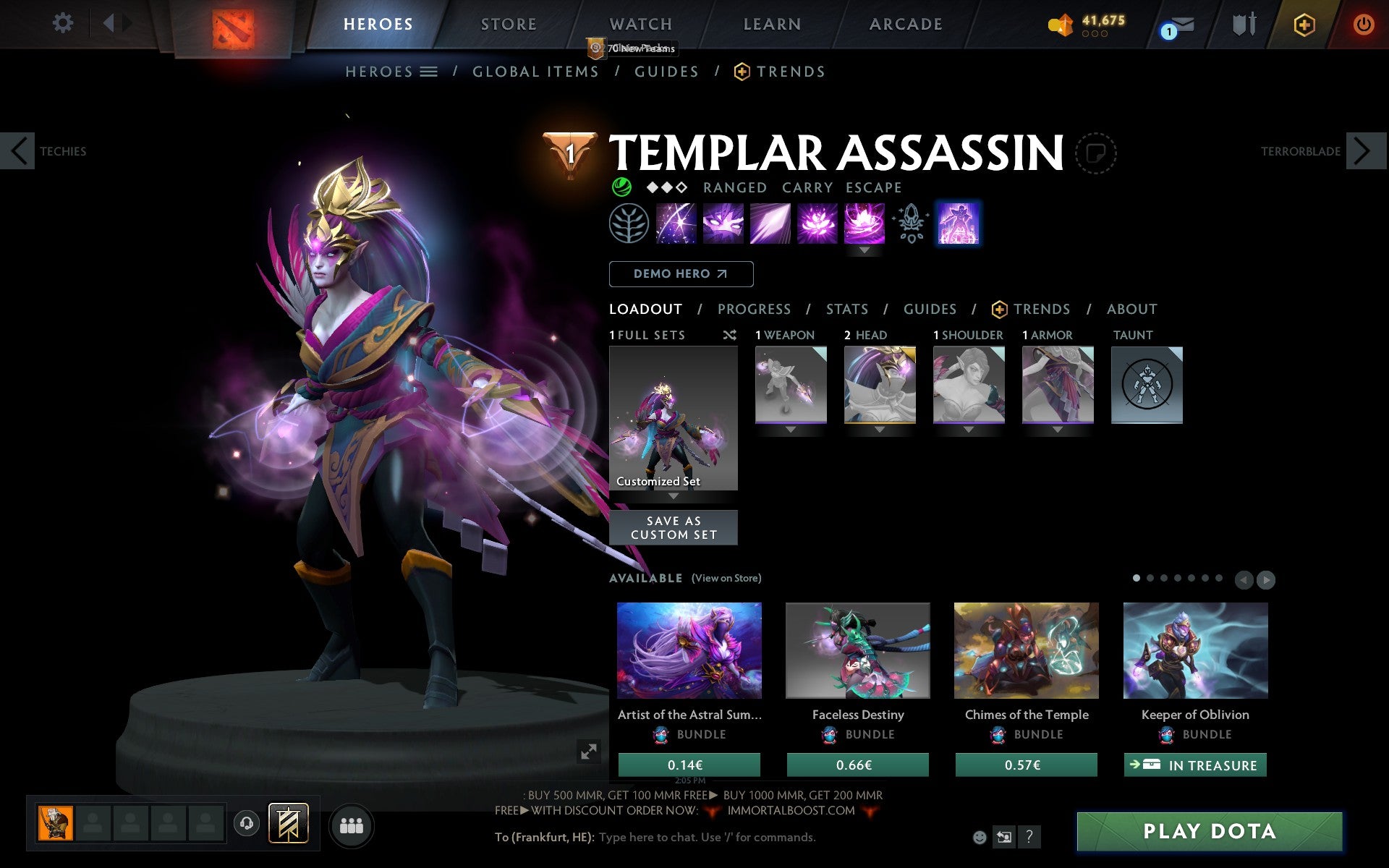Click the Dota Plus hexagon icon
The image size is (1389, 868).
coord(1303,23)
